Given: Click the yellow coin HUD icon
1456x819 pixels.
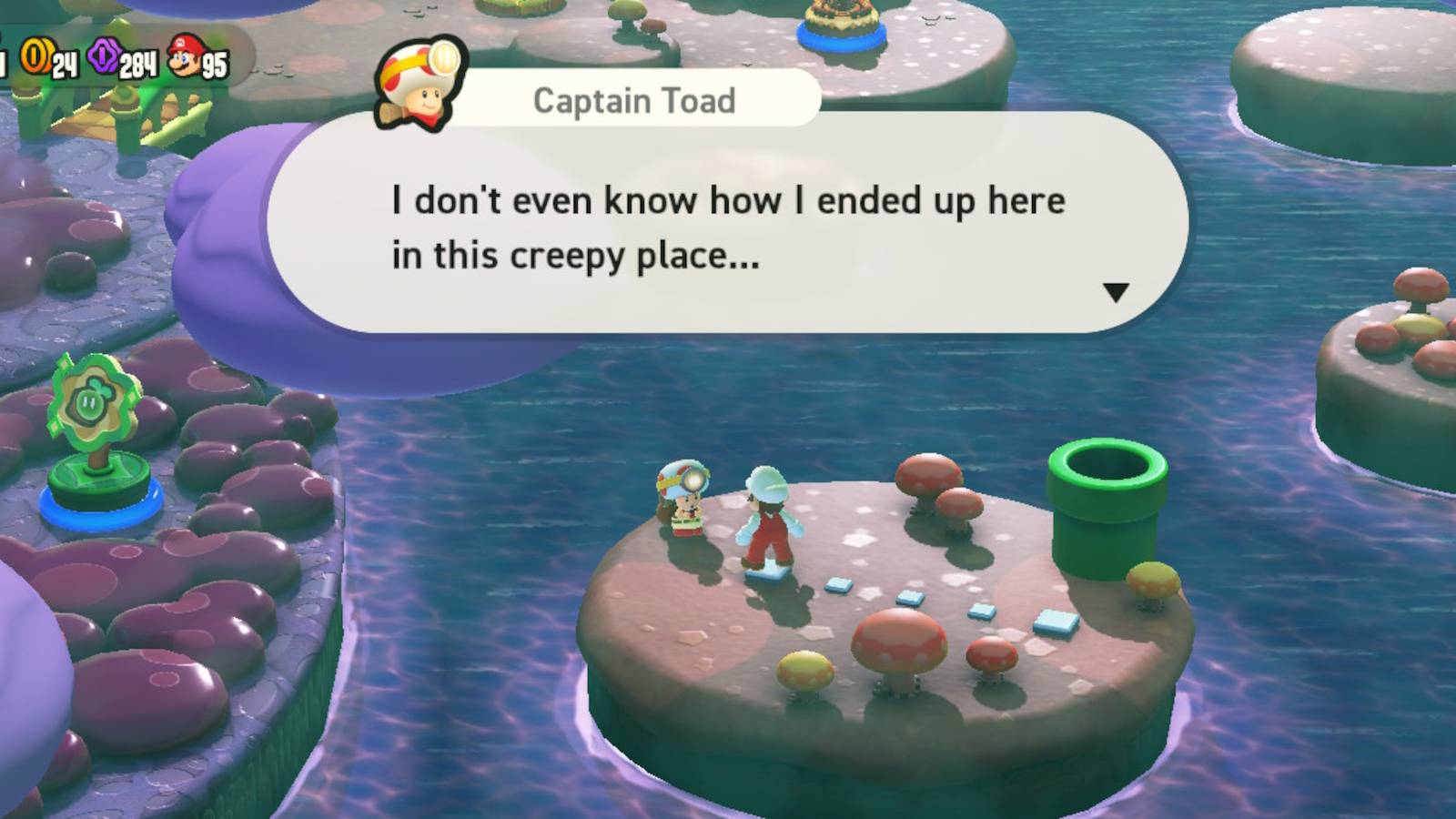Looking at the screenshot, I should [x=37, y=56].
